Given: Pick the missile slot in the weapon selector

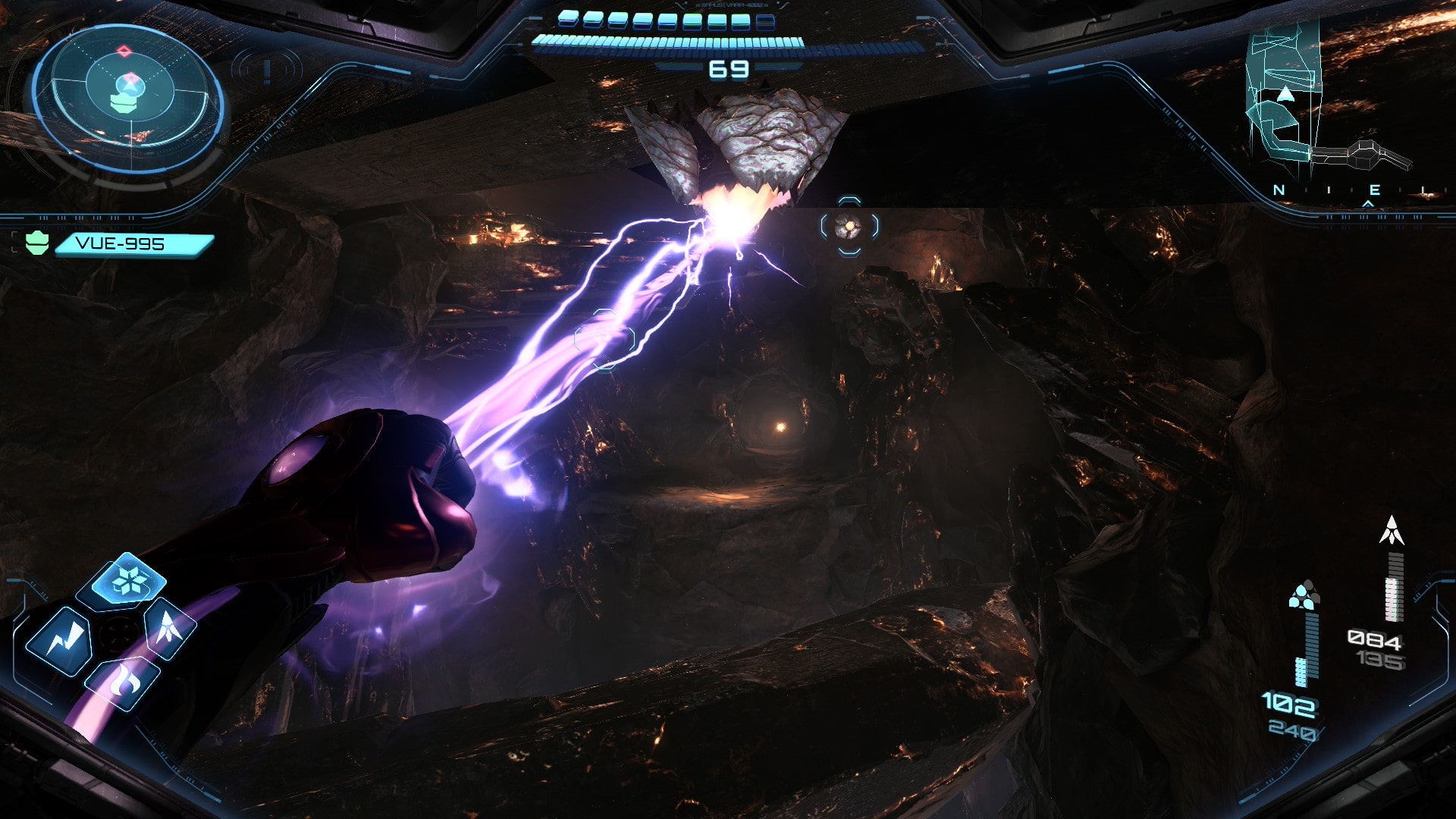Looking at the screenshot, I should pos(169,626).
